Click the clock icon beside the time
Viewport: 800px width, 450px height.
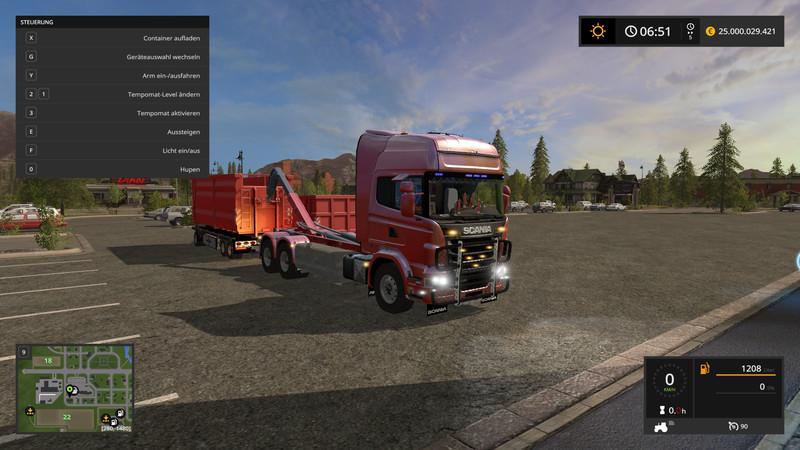click(631, 31)
